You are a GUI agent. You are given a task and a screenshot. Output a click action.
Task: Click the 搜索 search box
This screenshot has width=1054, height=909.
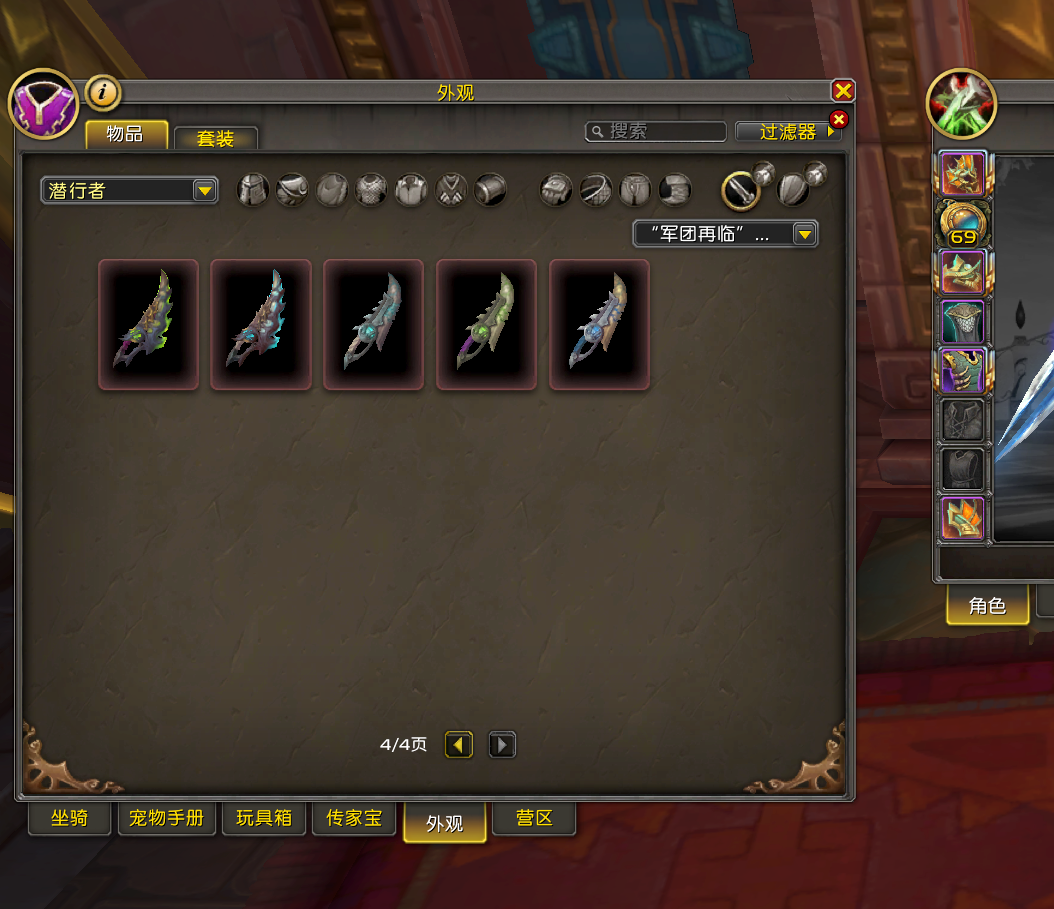[656, 131]
